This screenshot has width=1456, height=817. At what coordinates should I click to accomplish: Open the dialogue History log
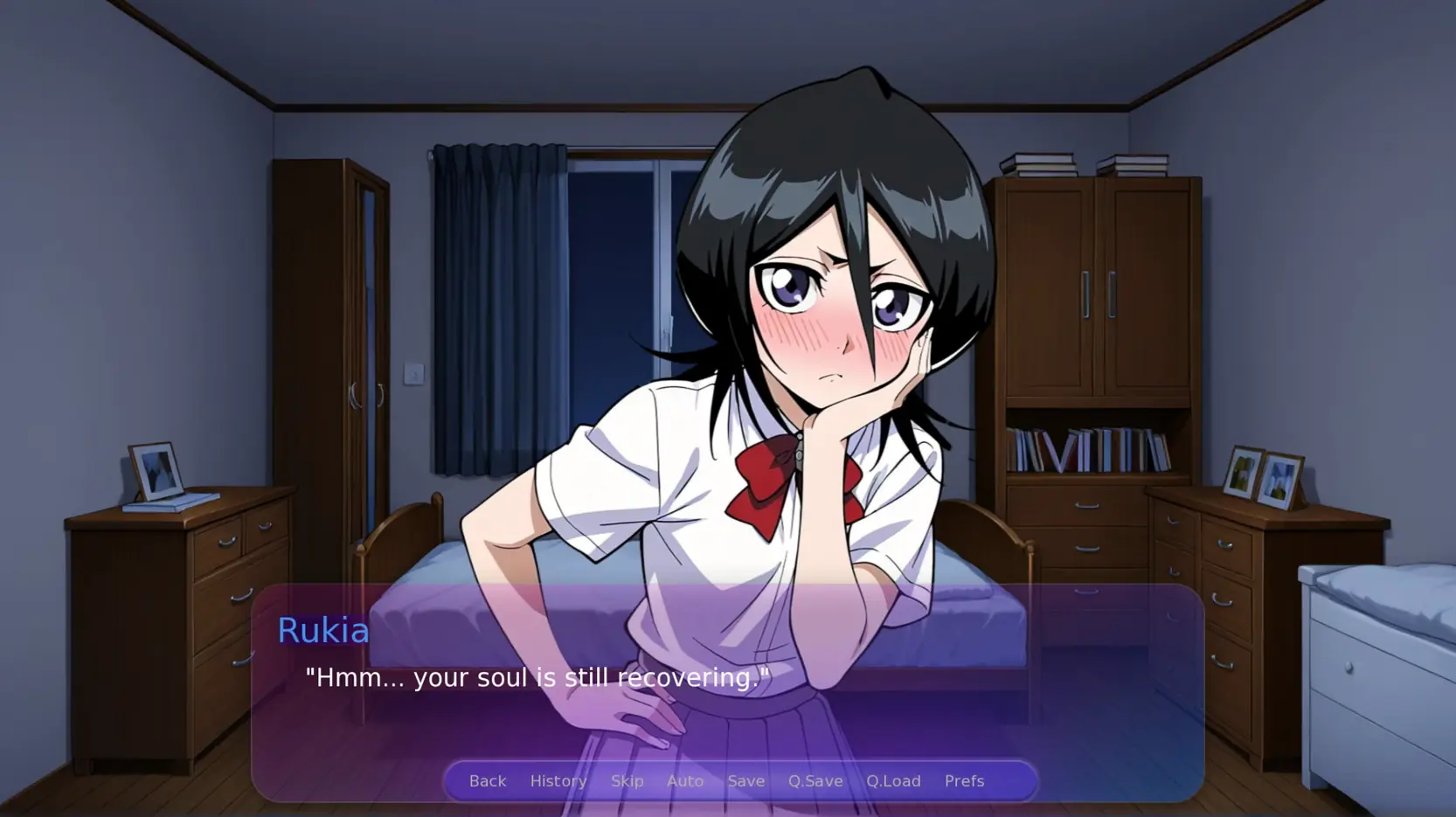(x=558, y=780)
